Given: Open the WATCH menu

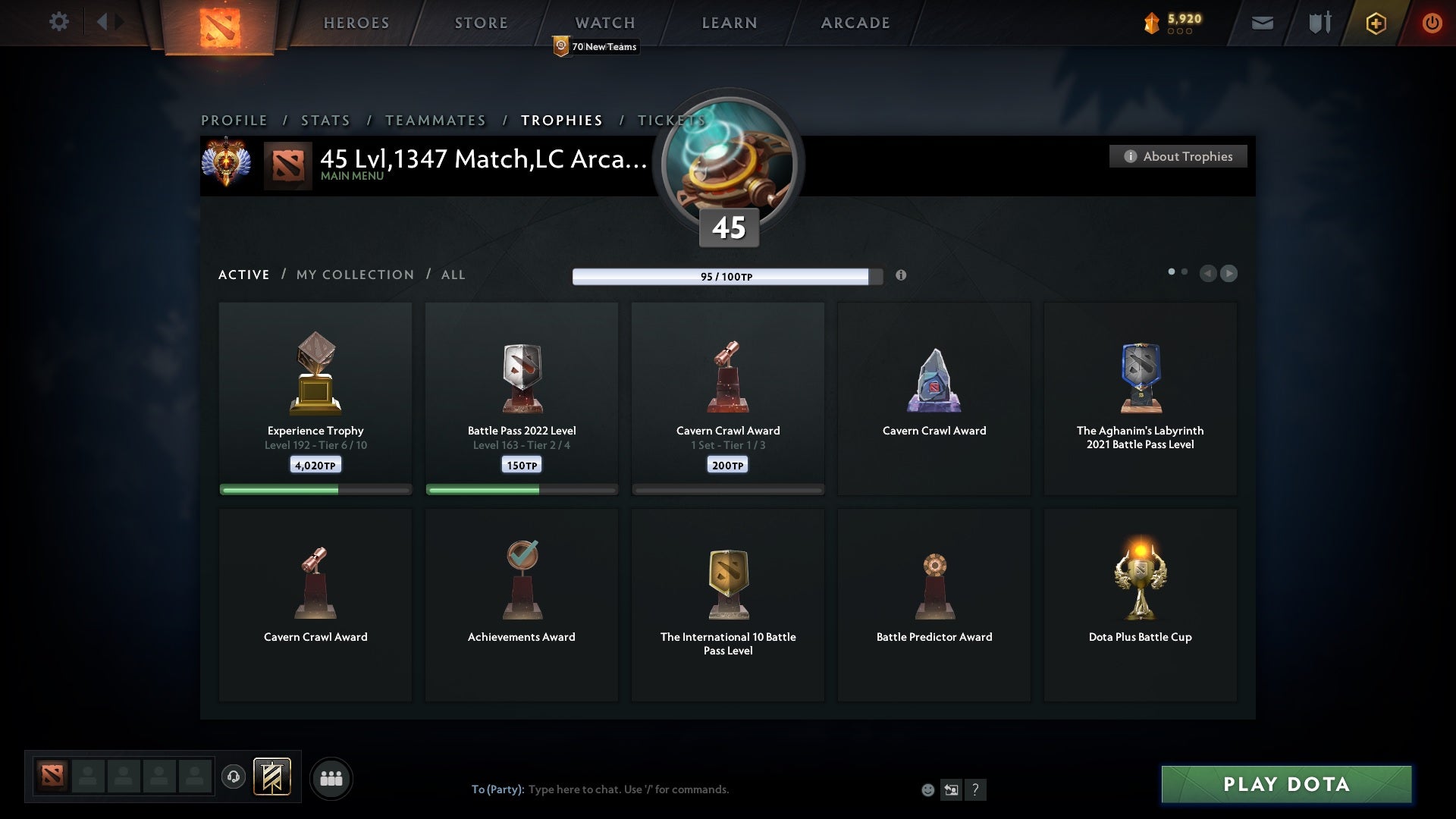Looking at the screenshot, I should (604, 23).
